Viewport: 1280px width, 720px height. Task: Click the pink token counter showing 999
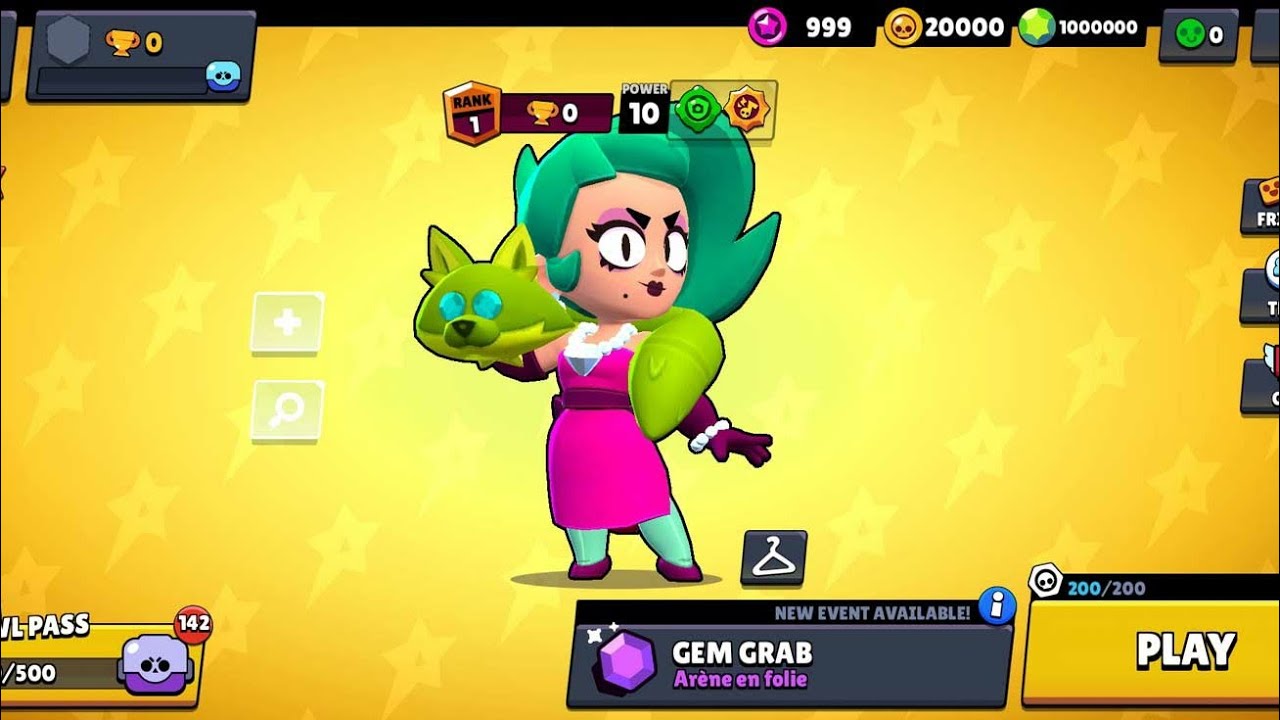[x=790, y=26]
